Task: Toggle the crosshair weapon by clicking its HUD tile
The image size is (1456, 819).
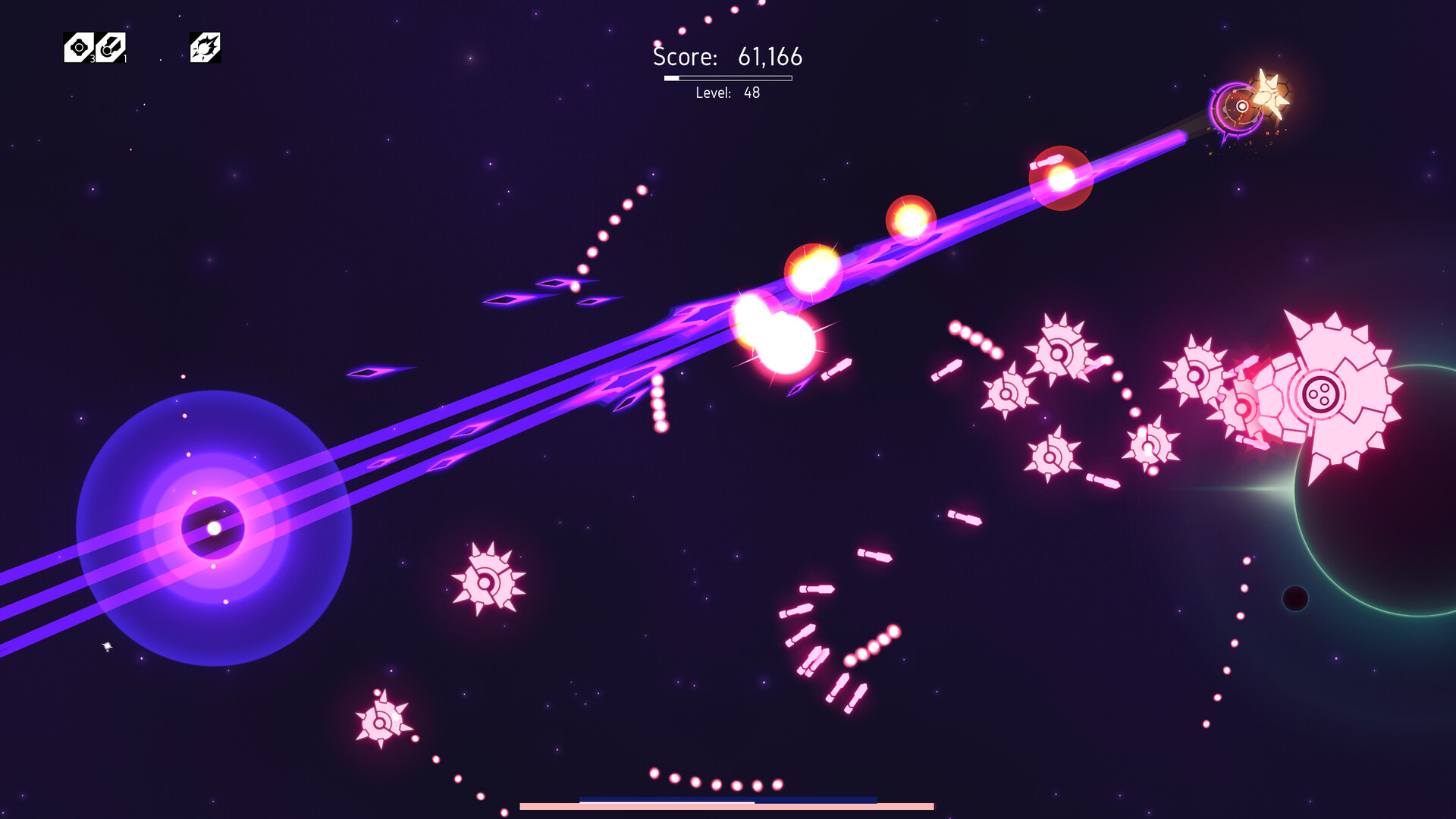Action: tap(78, 45)
